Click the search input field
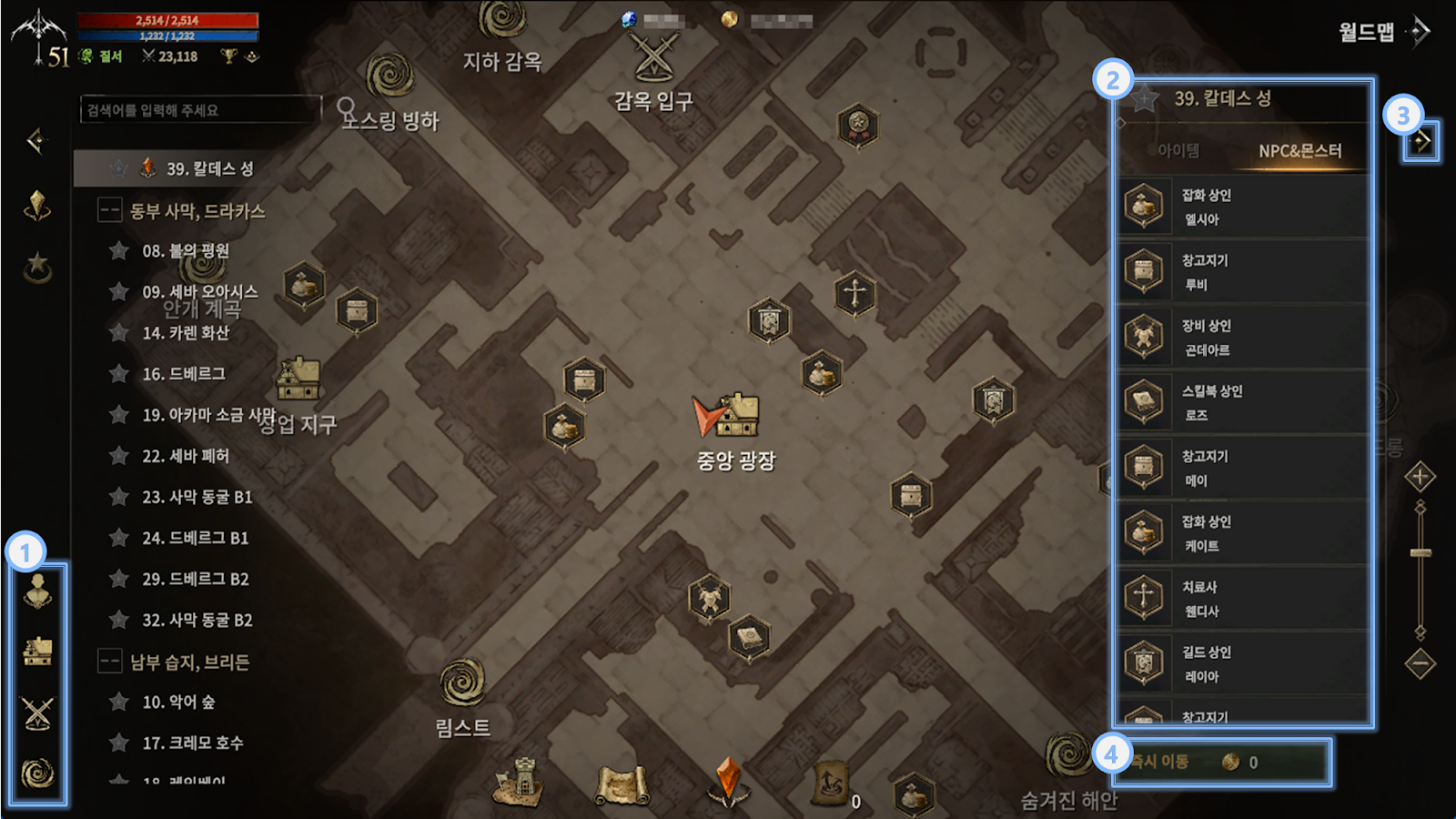Screen dimensions: 1456x819 pos(200,110)
